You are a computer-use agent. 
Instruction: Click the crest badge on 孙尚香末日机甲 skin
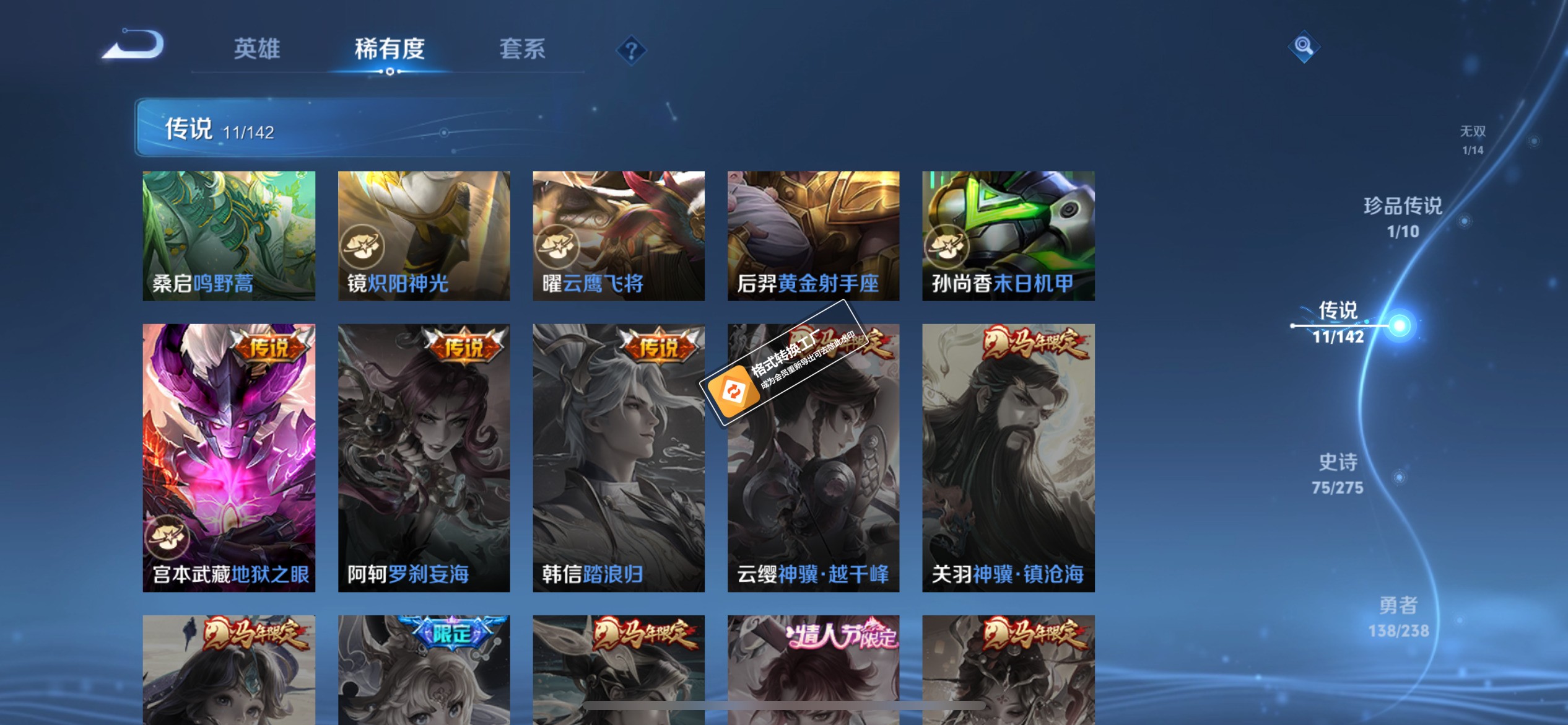[x=949, y=246]
